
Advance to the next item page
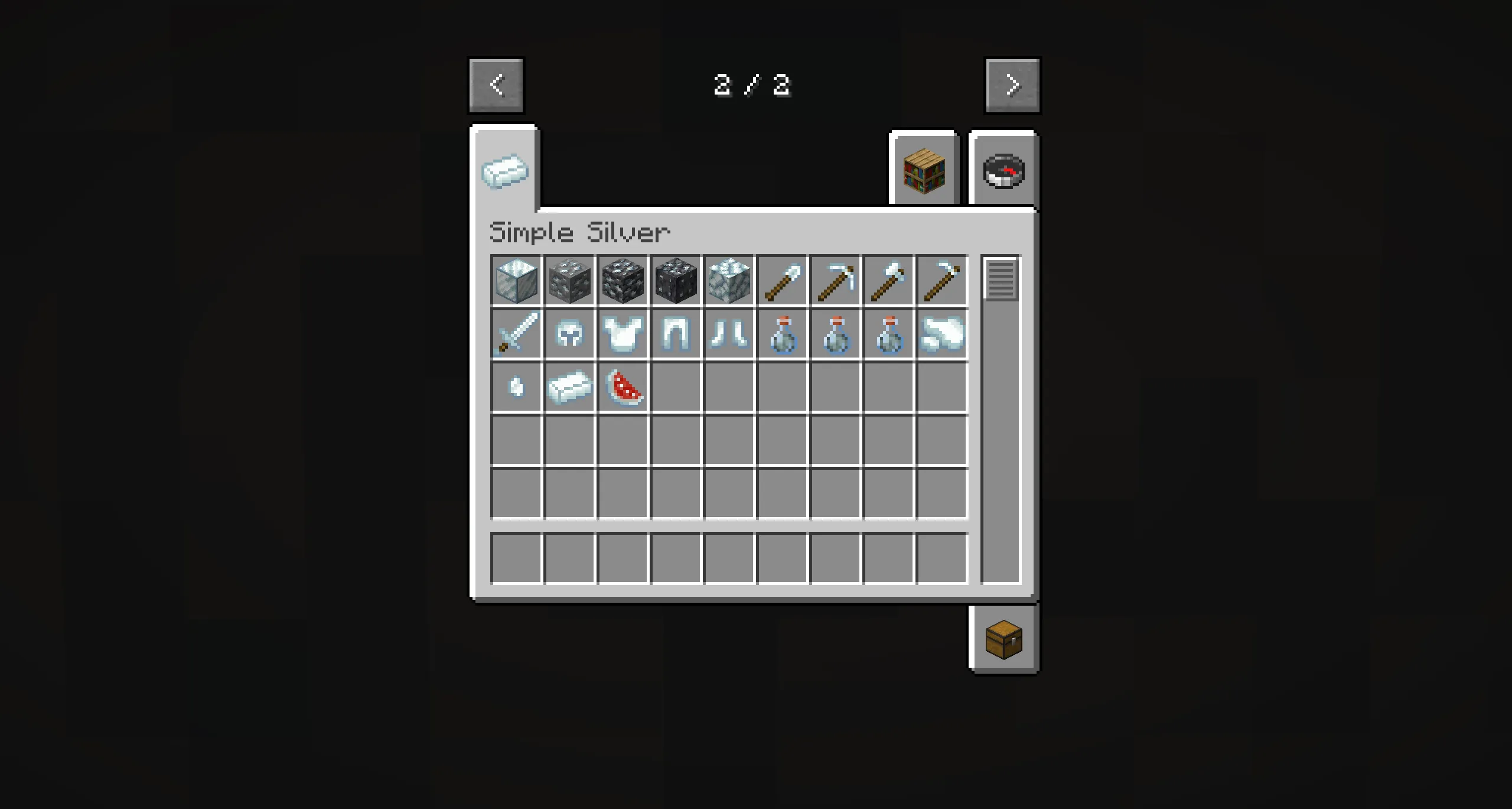click(x=1012, y=85)
